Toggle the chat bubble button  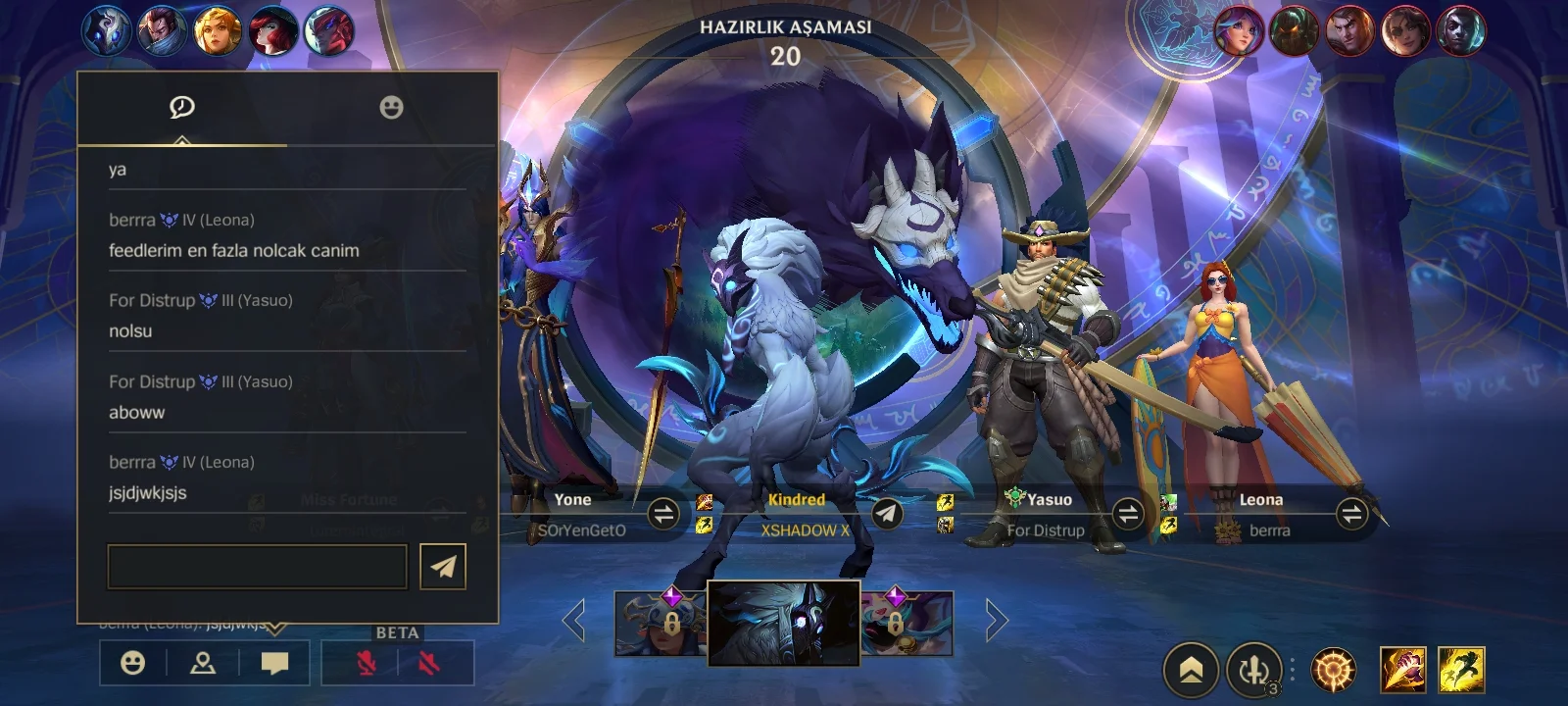(x=274, y=664)
